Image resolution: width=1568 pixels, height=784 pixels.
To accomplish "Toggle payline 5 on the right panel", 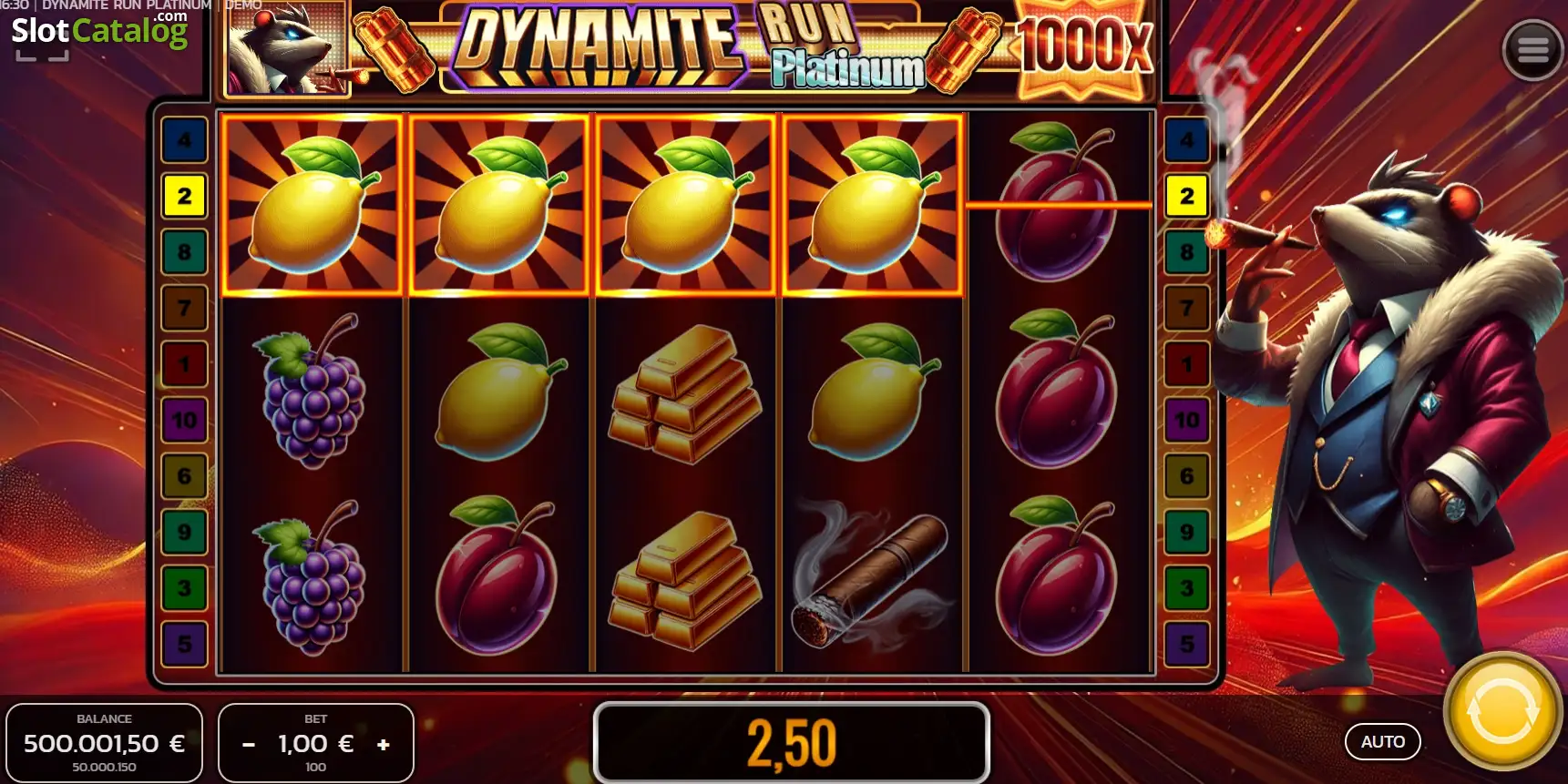I will point(1186,644).
